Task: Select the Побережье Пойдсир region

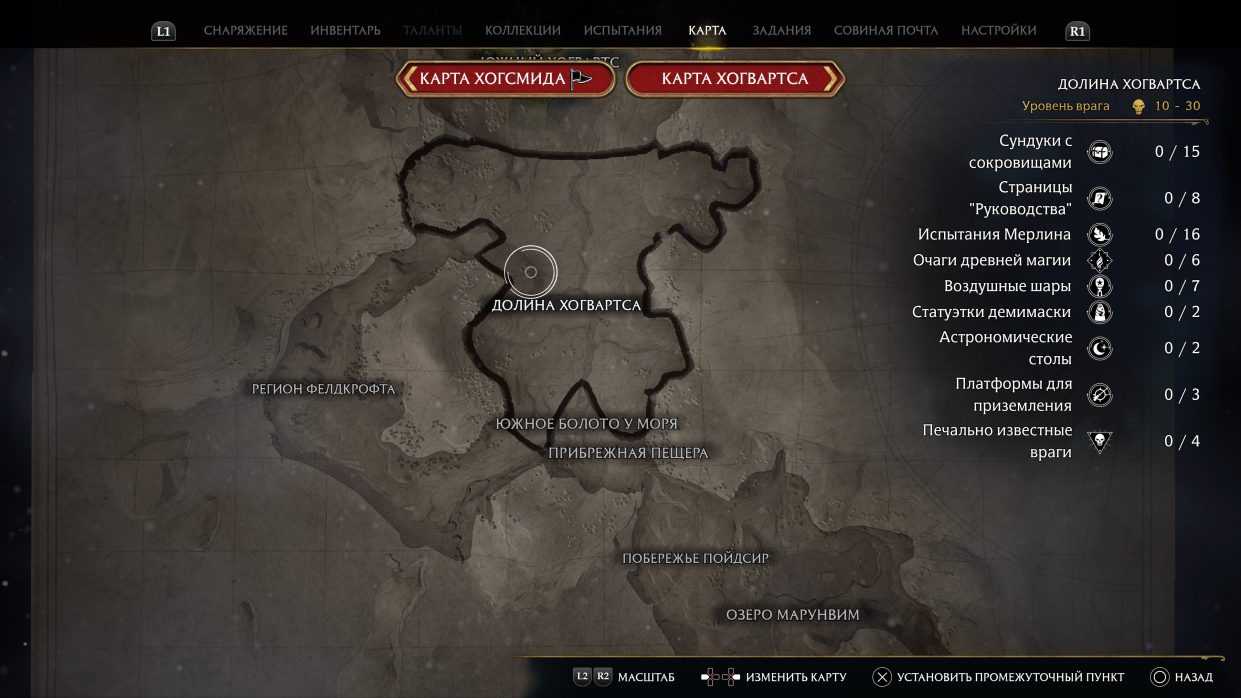Action: pos(696,558)
